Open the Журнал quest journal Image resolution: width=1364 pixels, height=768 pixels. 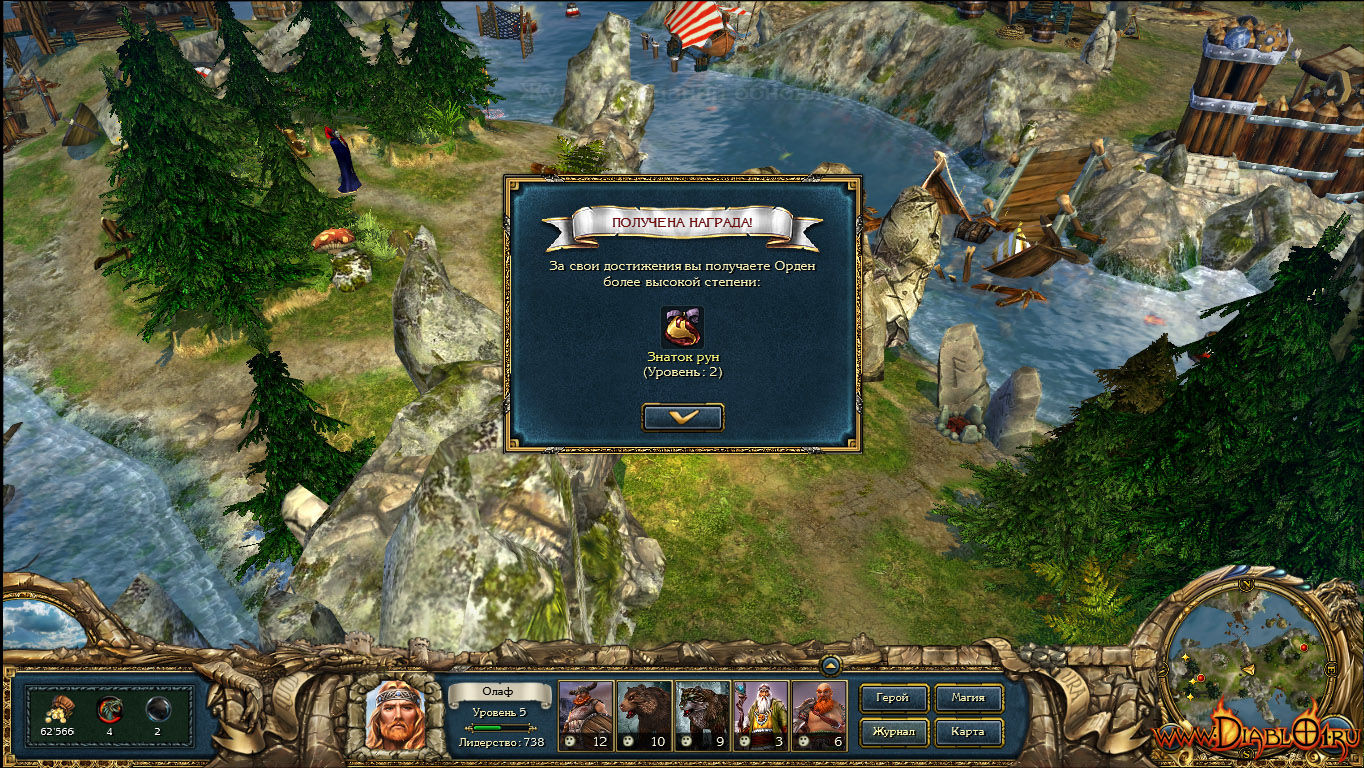(893, 732)
